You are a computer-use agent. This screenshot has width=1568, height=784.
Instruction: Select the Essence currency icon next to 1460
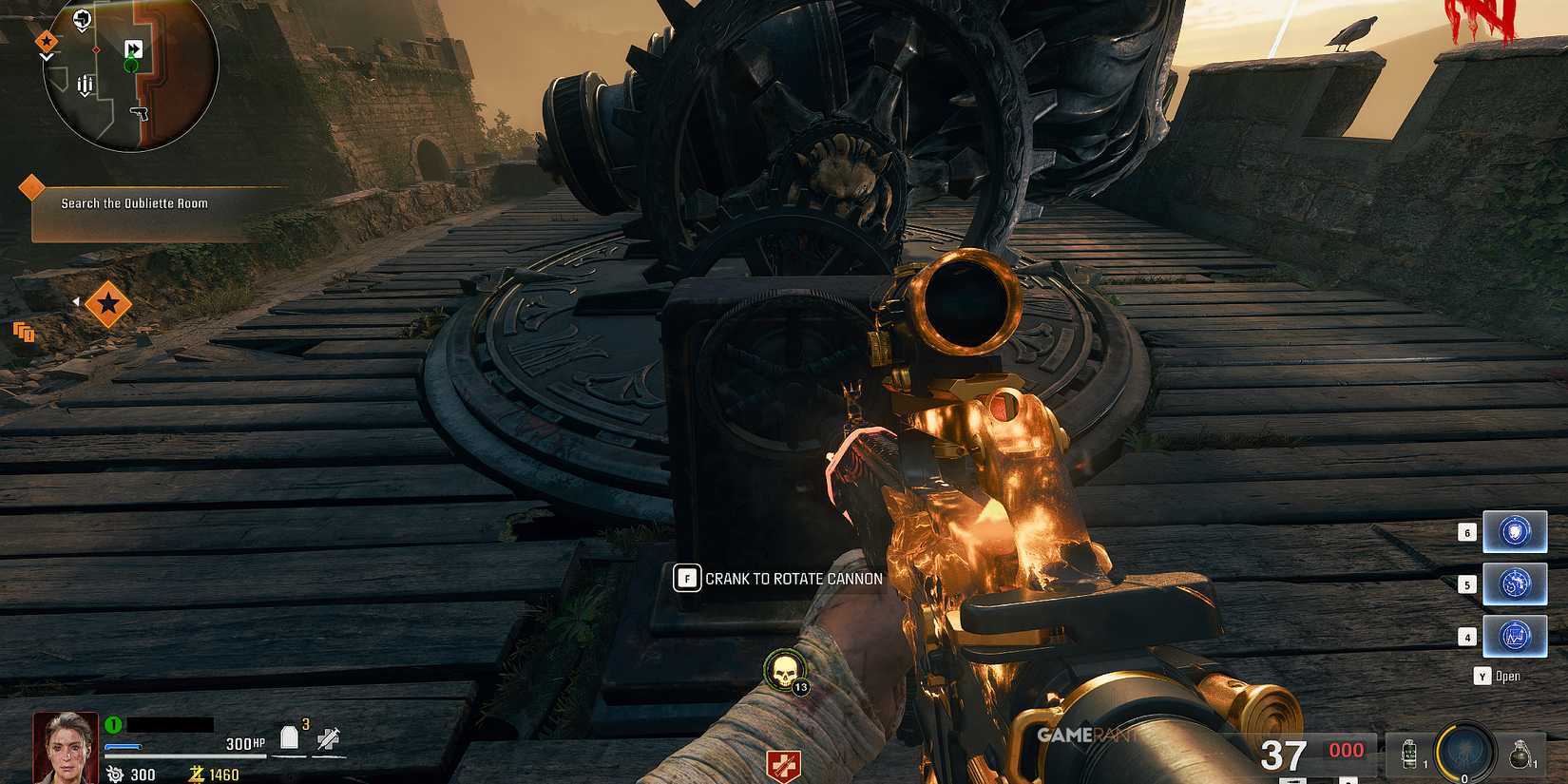point(196,774)
